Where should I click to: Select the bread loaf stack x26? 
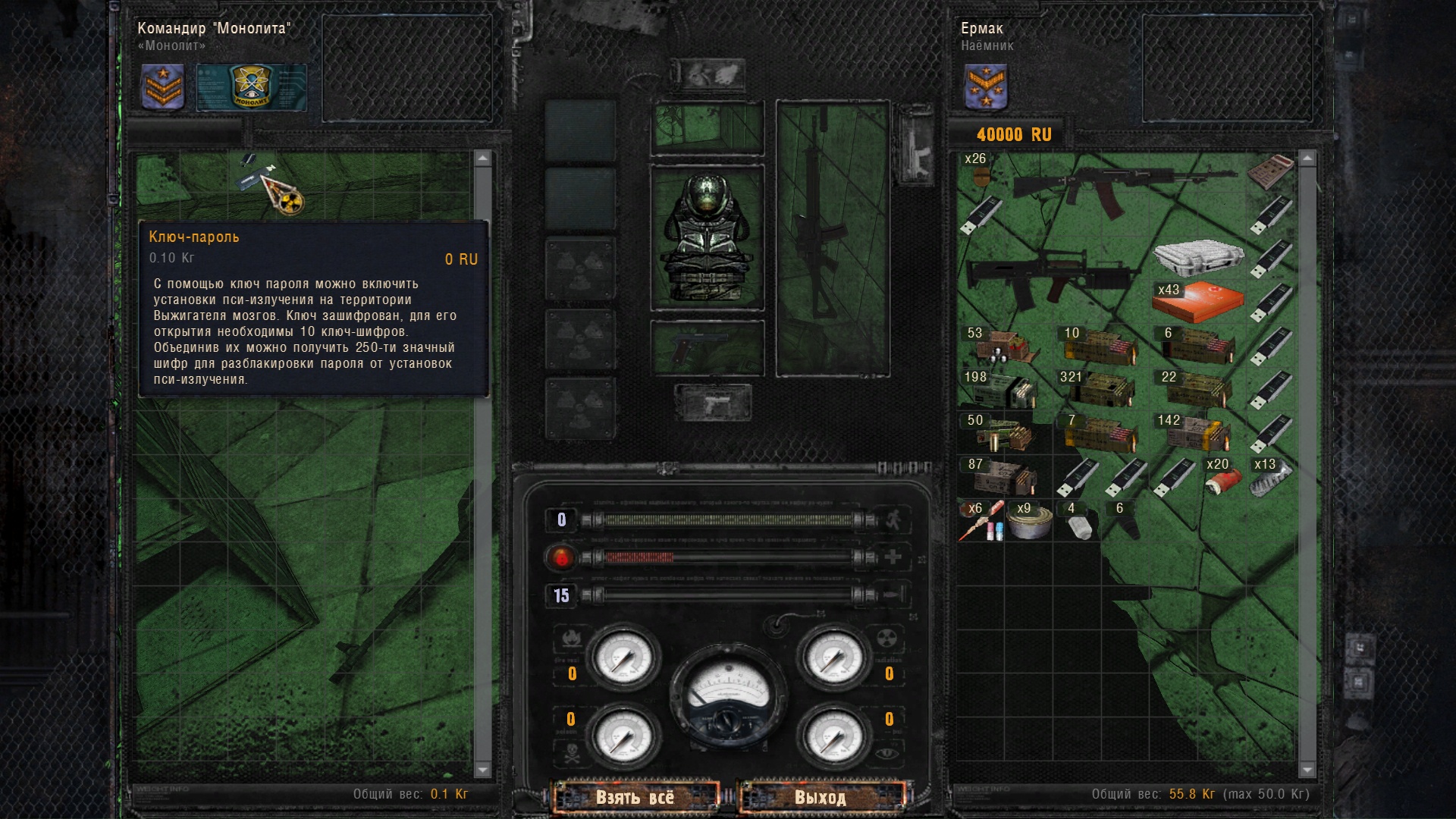978,171
